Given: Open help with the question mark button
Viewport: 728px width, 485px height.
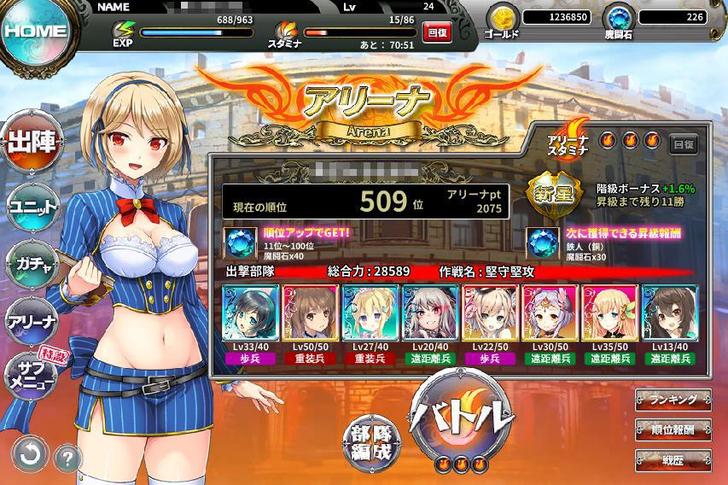Looking at the screenshot, I should click(68, 458).
